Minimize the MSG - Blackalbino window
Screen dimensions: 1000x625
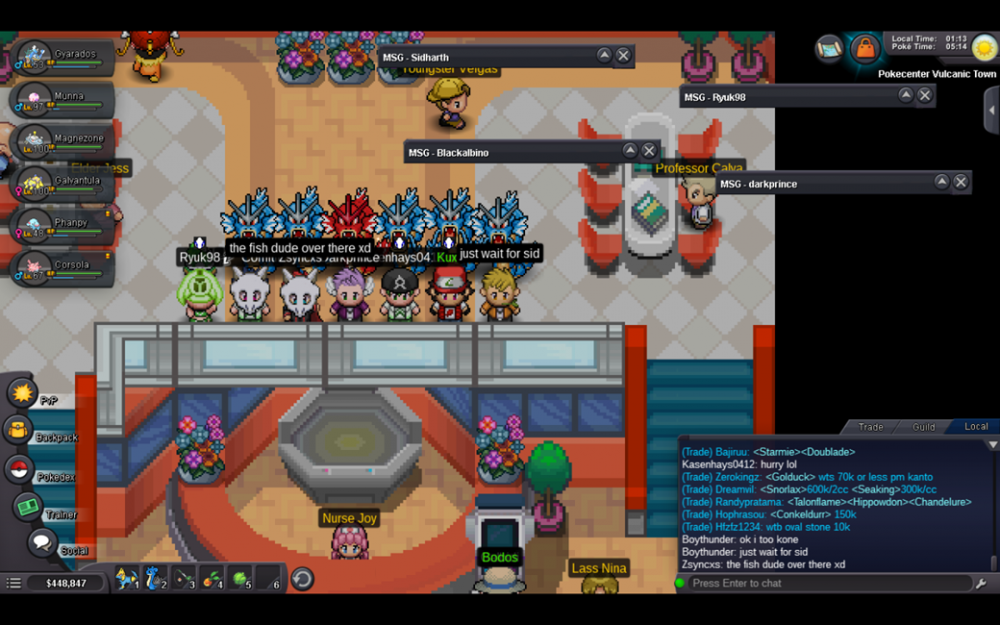tap(630, 151)
